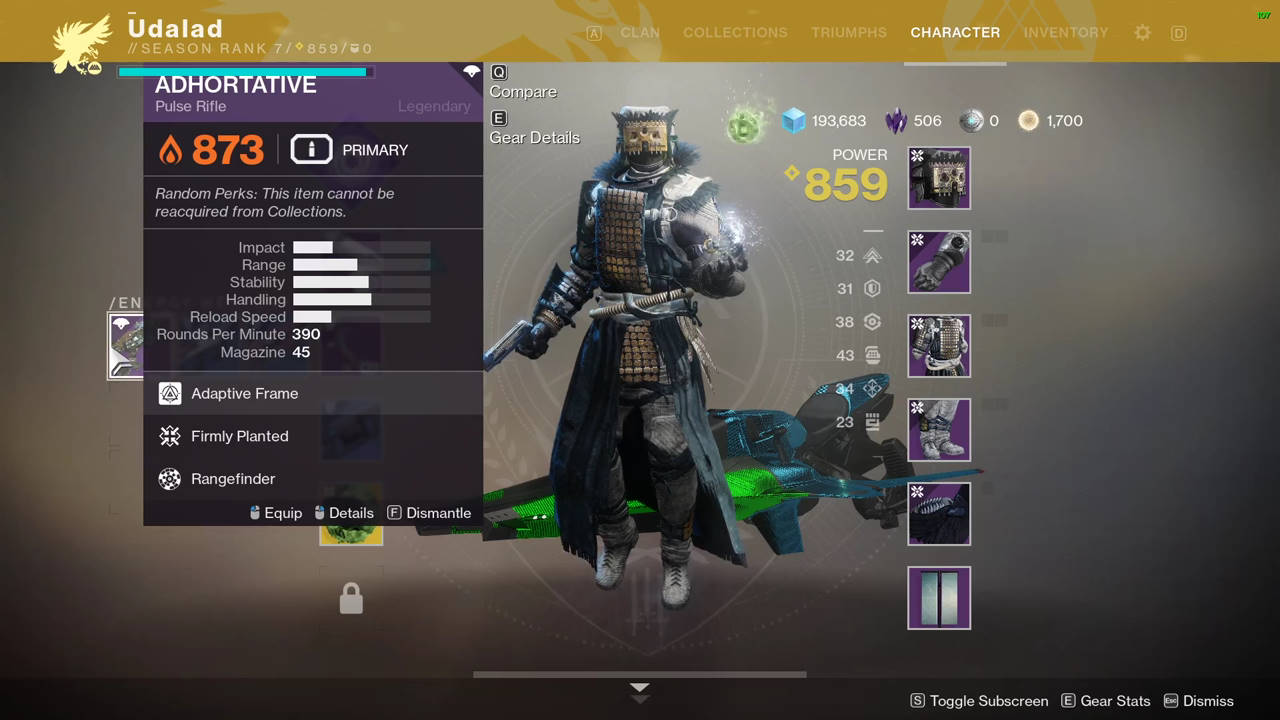Pick the leg armor boots slot
The image size is (1280, 720).
[939, 430]
